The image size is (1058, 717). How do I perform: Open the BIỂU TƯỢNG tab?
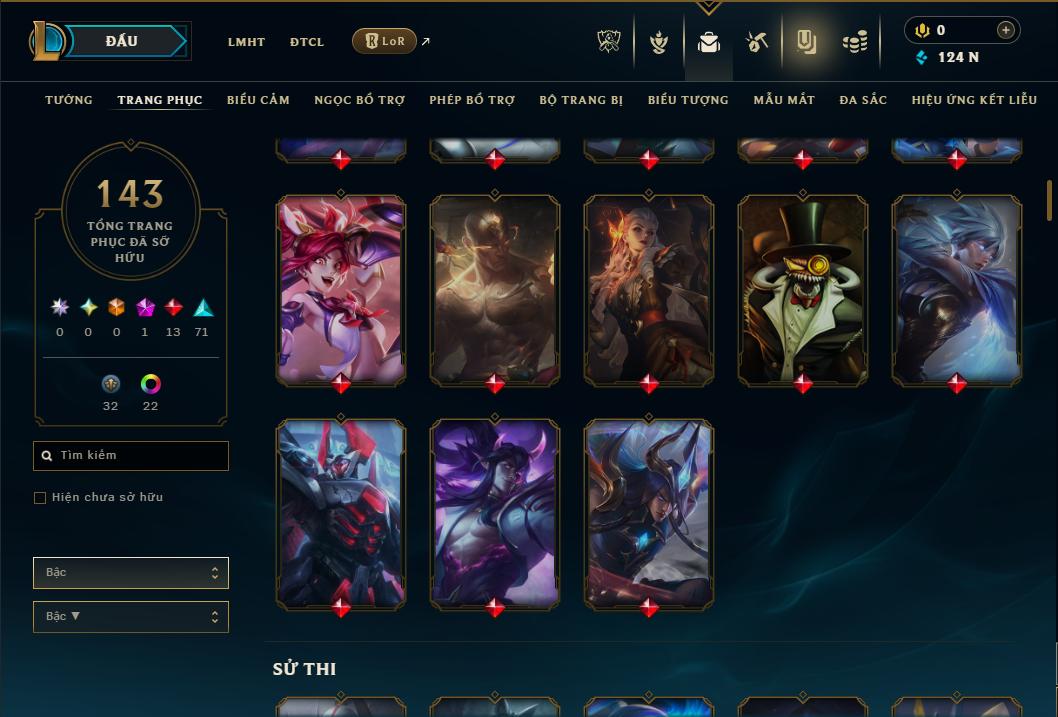click(688, 100)
